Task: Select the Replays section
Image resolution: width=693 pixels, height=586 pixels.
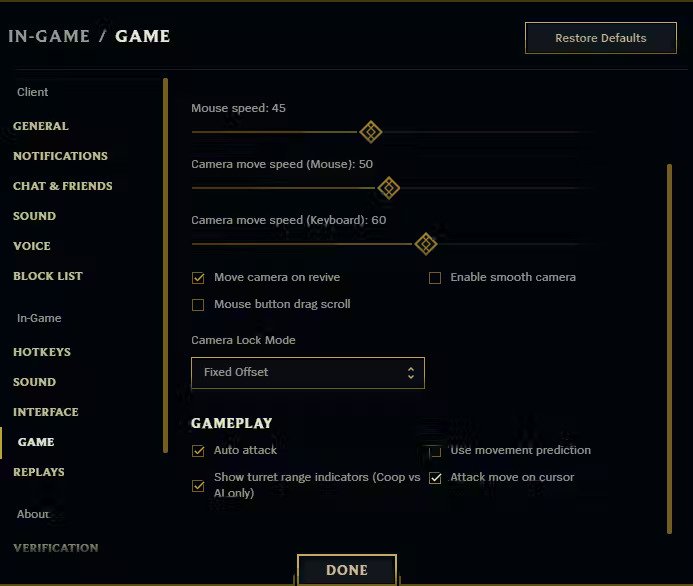Action: tap(39, 472)
